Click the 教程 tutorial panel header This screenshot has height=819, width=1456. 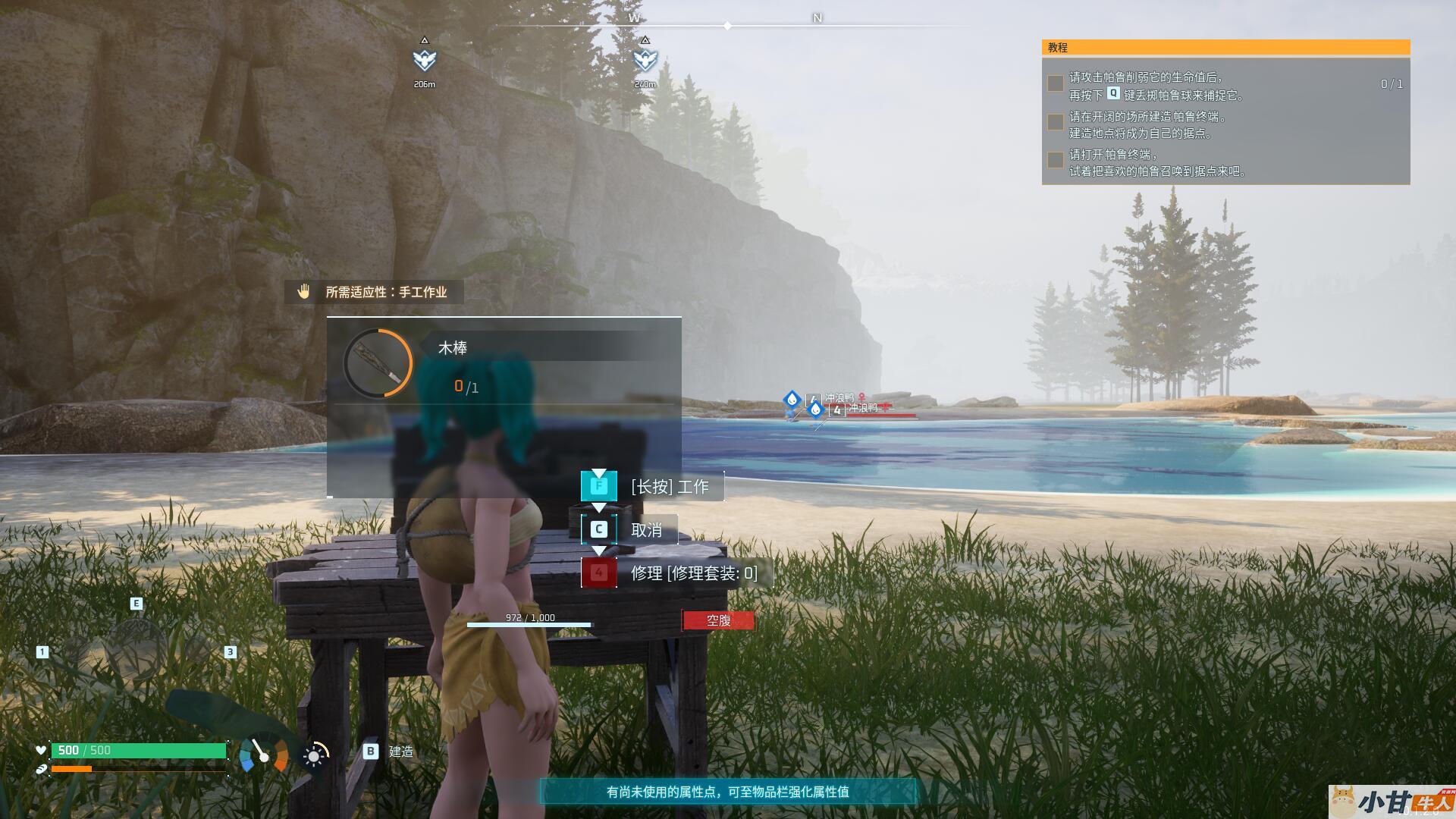[x=1225, y=48]
